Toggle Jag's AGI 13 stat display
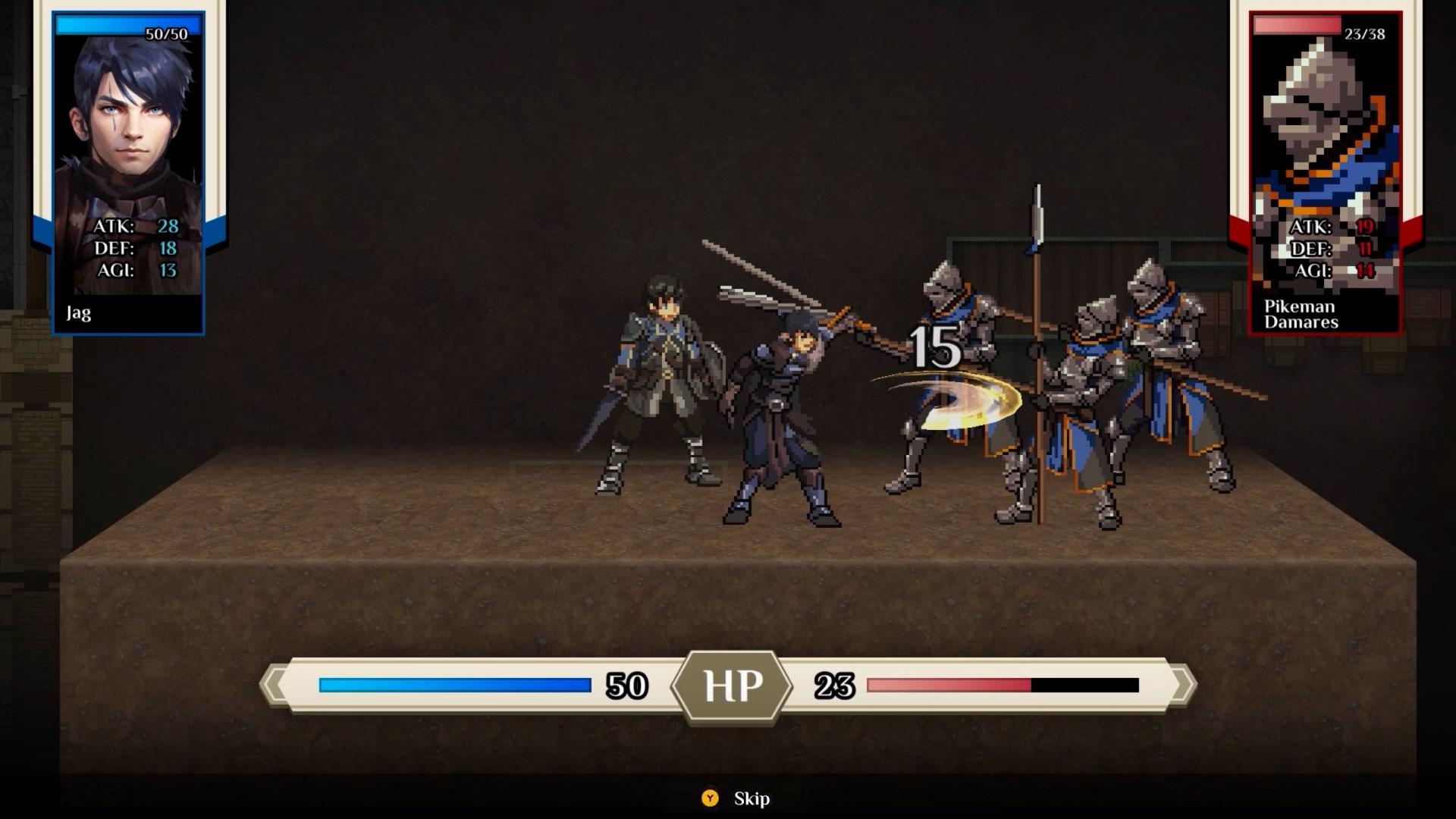Image resolution: width=1456 pixels, height=819 pixels. (x=136, y=268)
